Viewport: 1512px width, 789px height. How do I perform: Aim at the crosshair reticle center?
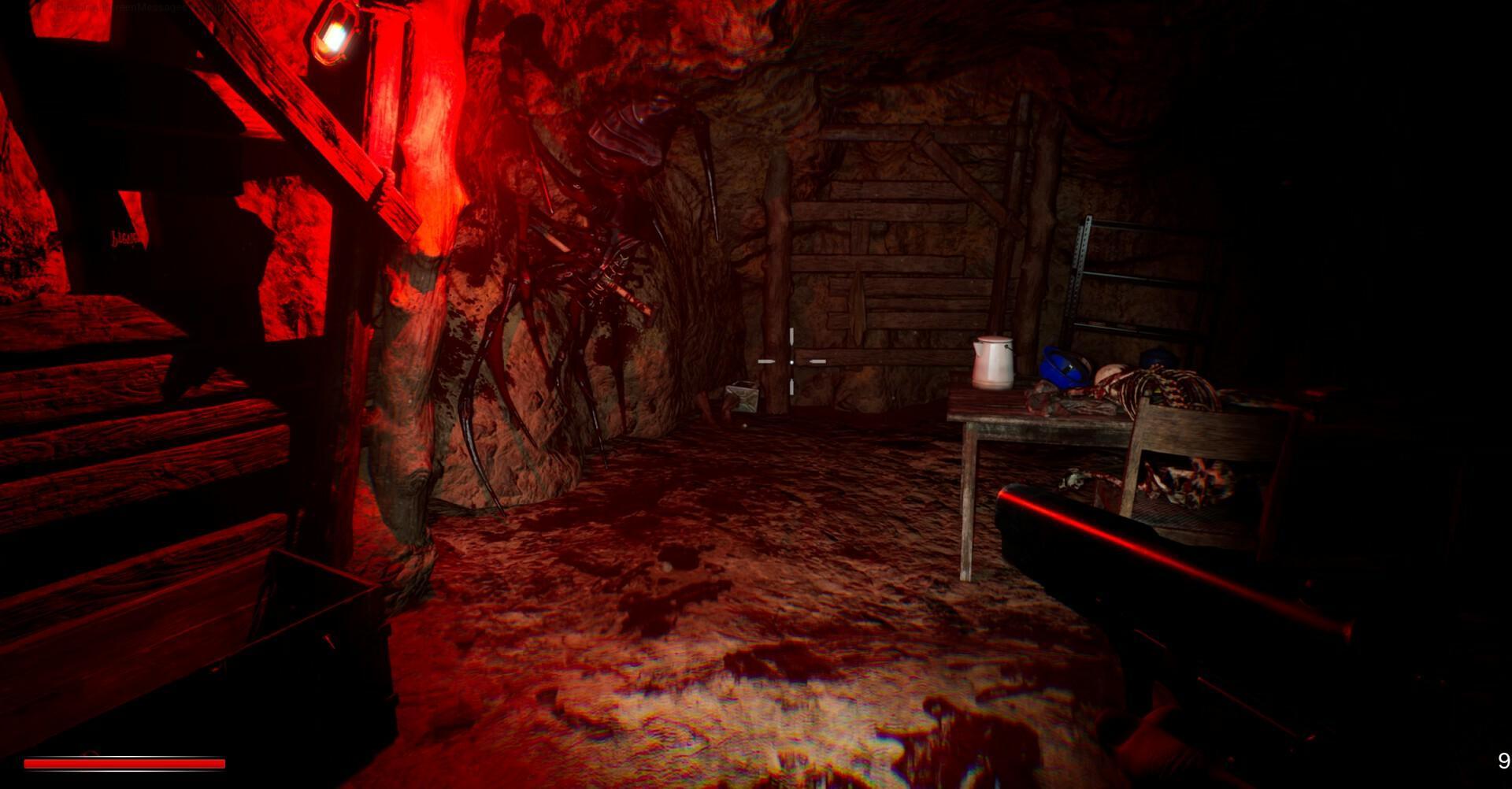coord(790,361)
